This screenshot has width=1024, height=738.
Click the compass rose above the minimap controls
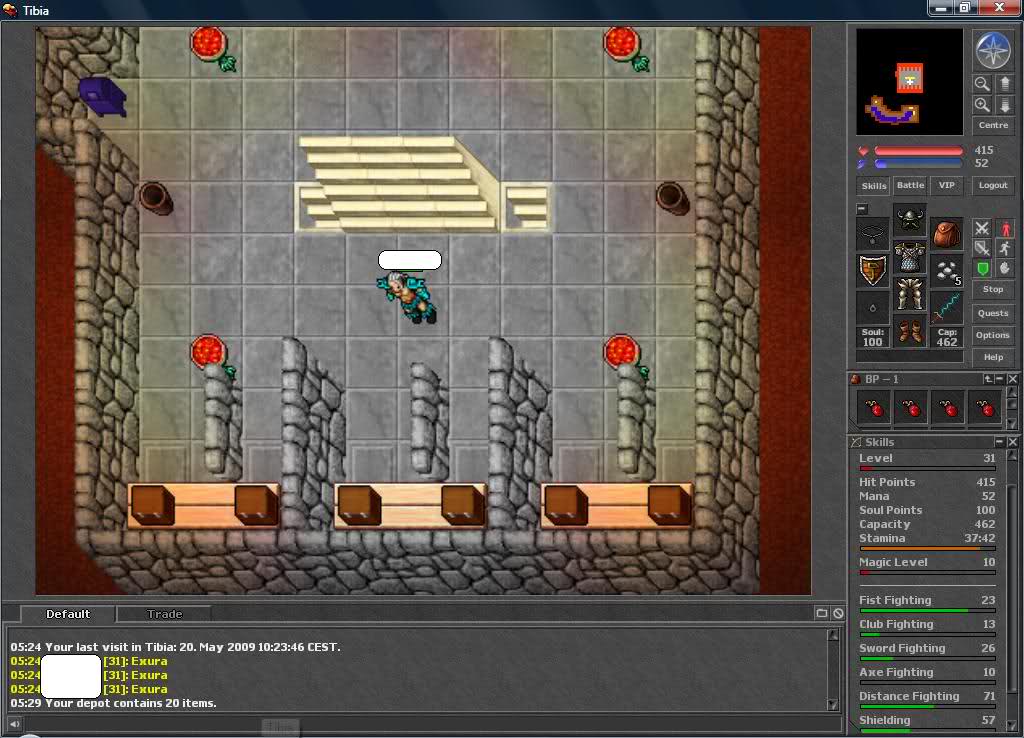[x=993, y=50]
